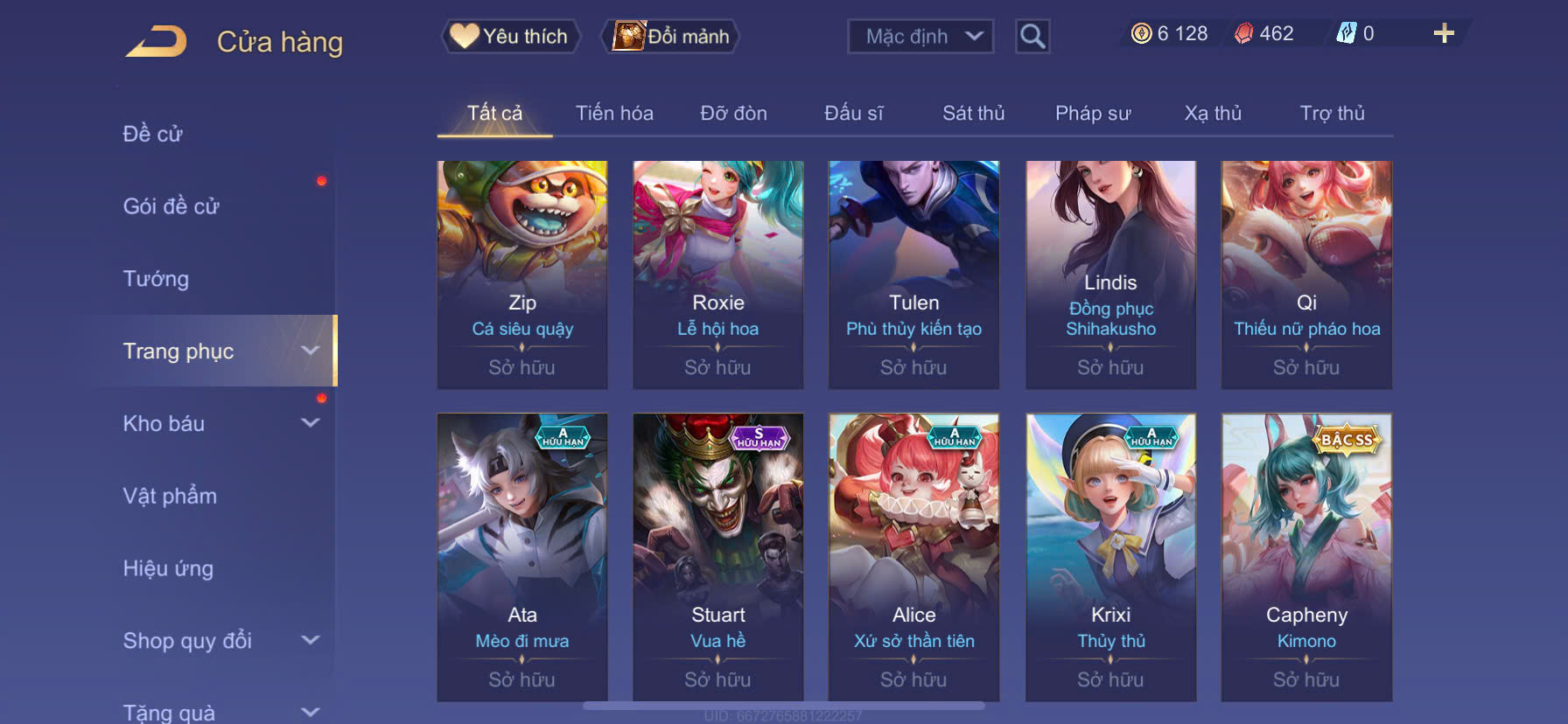
Task: Add currency with the plus button
Action: (1444, 33)
